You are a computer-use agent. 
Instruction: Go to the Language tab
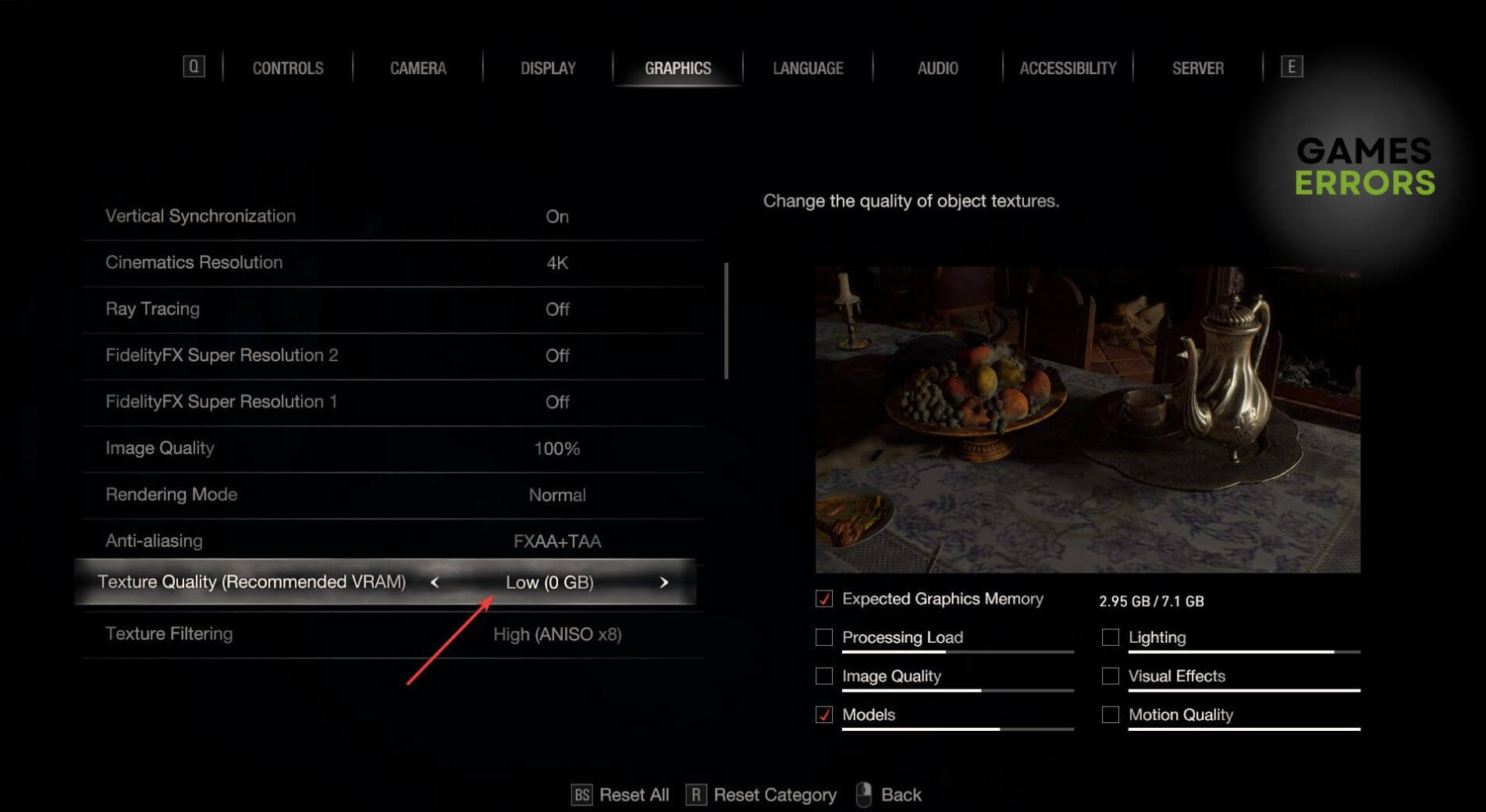pos(808,69)
